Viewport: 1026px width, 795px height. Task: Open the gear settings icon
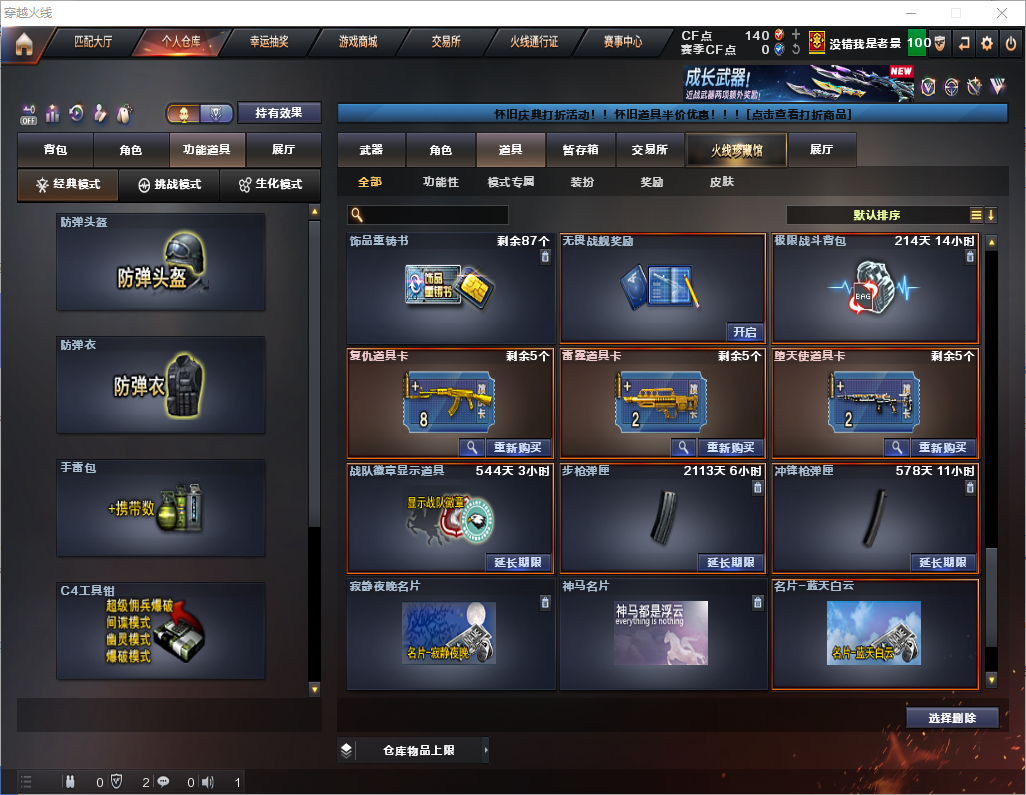point(987,43)
